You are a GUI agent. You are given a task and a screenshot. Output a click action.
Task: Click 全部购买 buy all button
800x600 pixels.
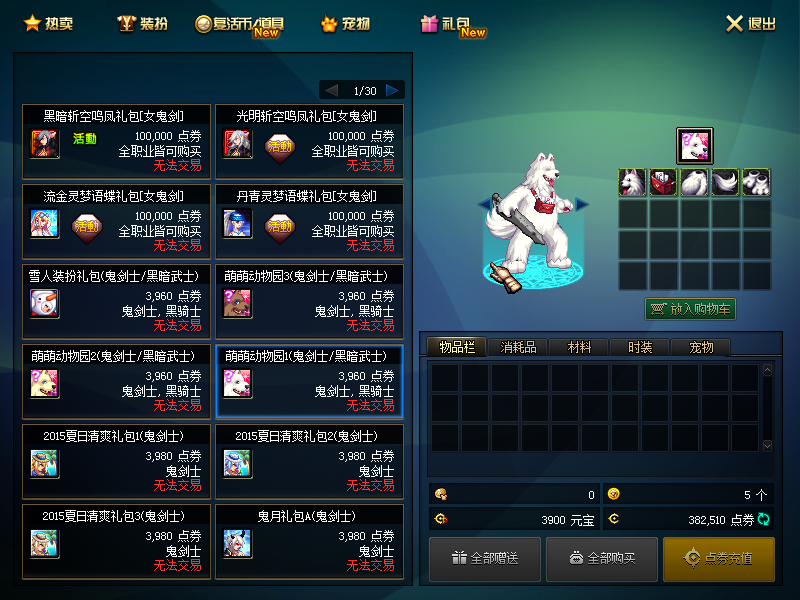(602, 558)
